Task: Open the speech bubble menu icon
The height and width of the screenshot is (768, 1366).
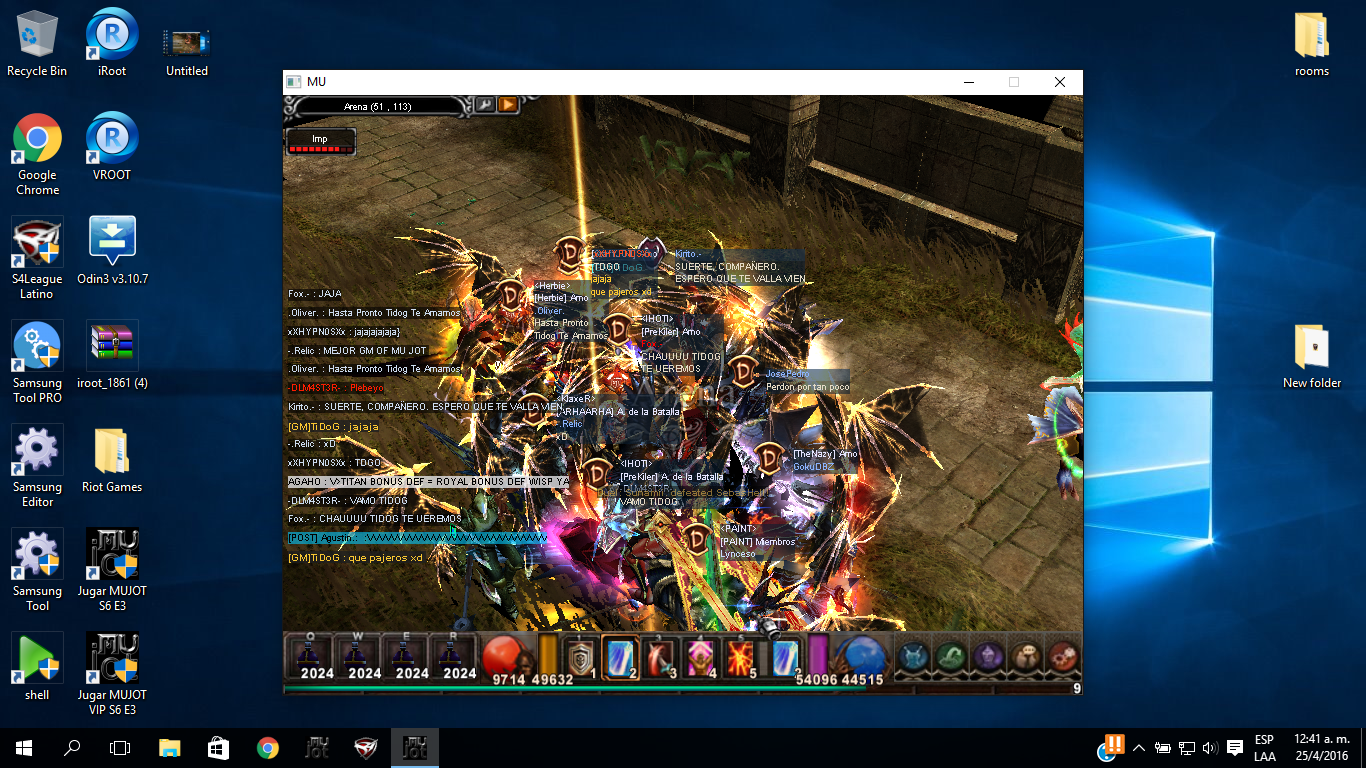Action: tap(1026, 656)
